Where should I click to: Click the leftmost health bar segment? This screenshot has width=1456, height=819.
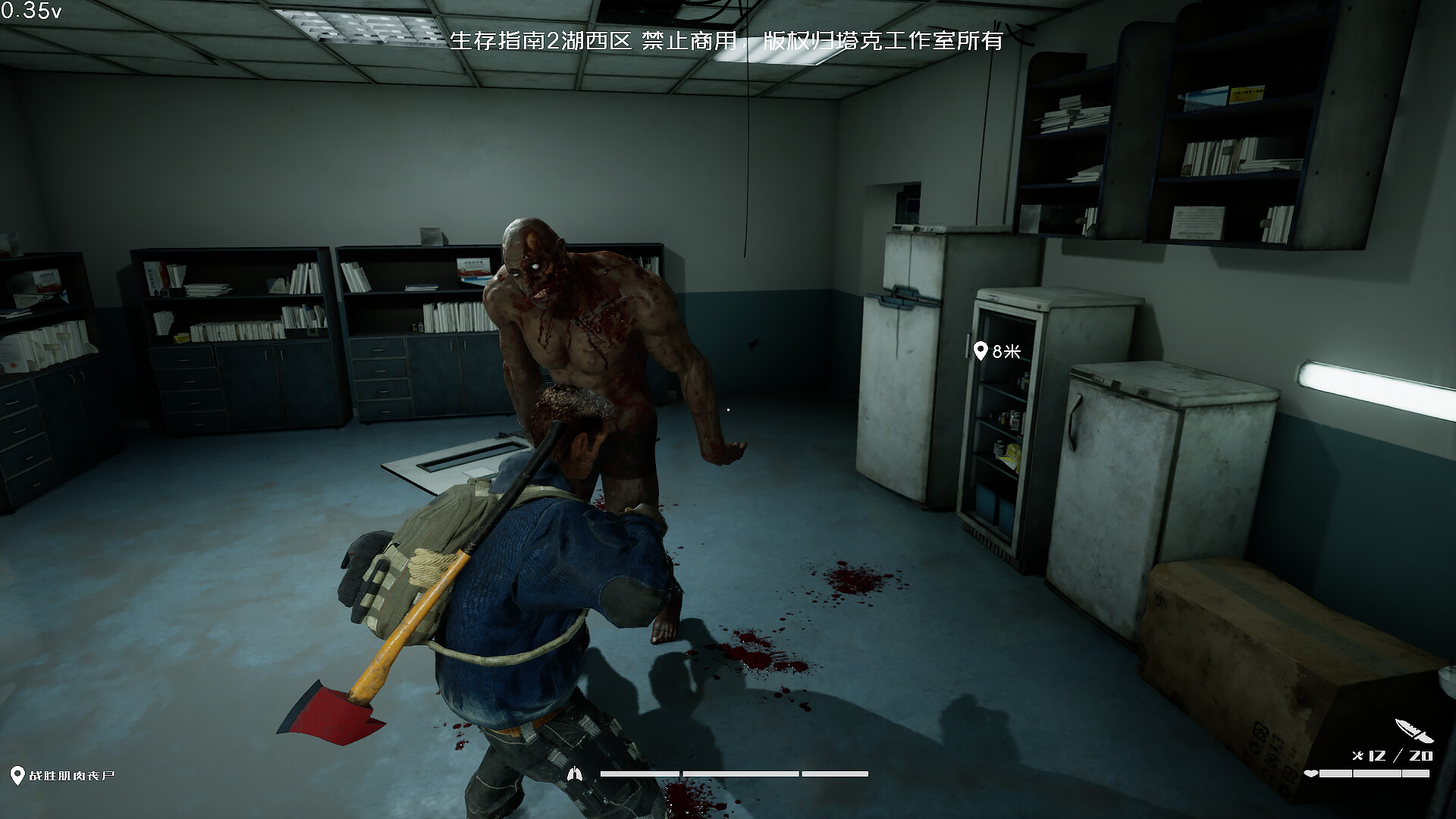(1335, 773)
